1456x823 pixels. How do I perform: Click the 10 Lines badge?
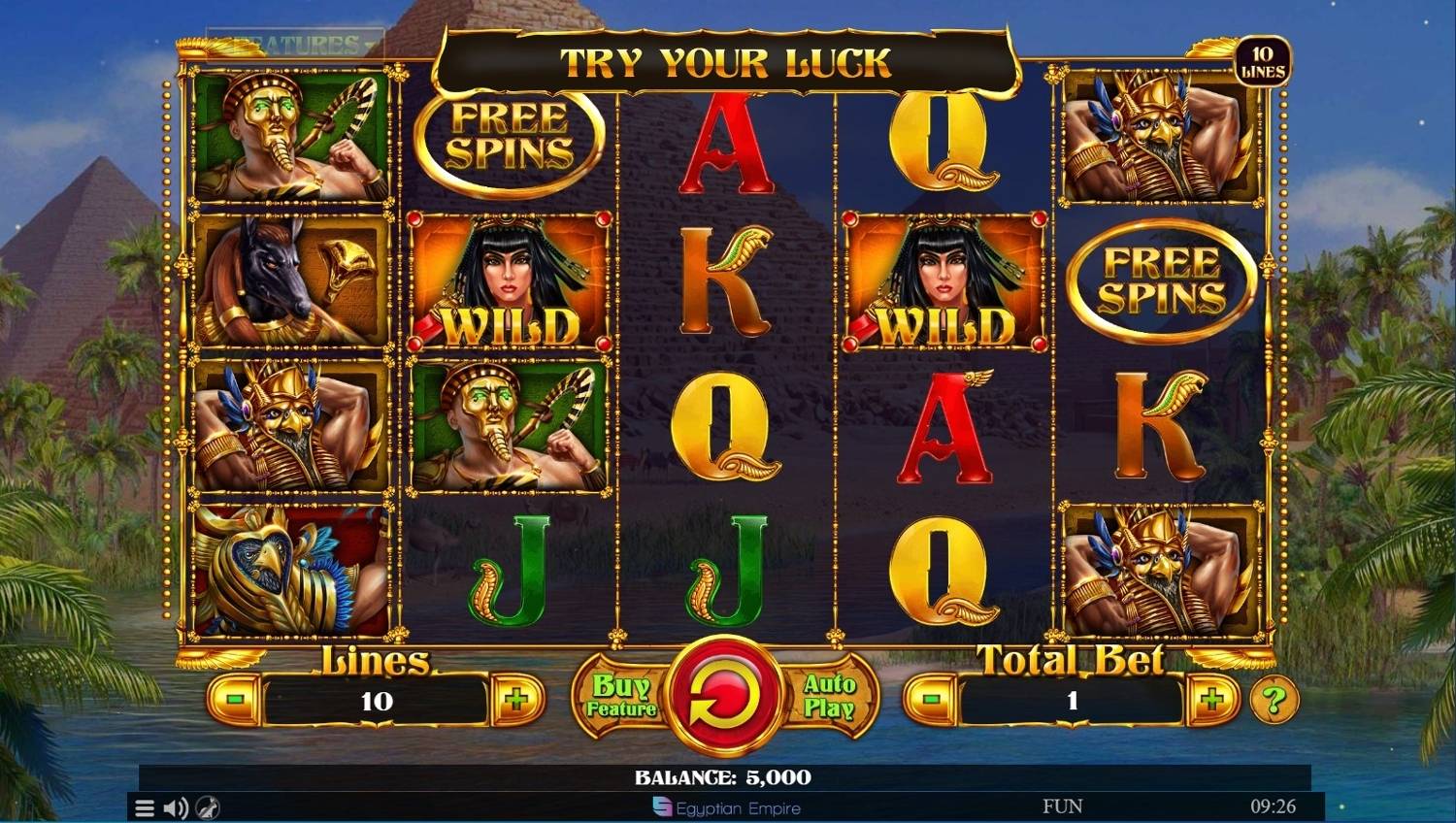coord(1262,62)
